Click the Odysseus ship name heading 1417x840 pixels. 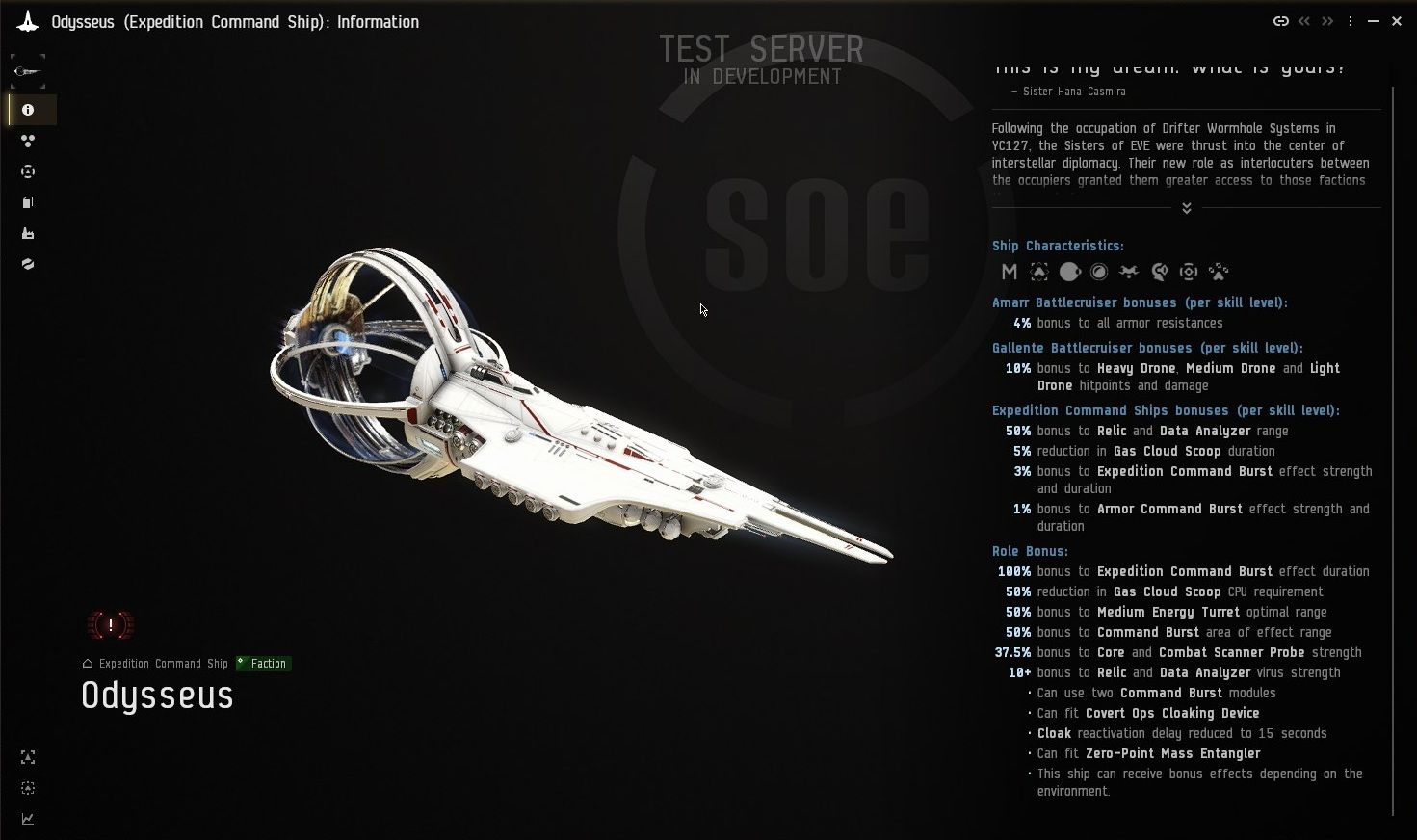click(156, 696)
